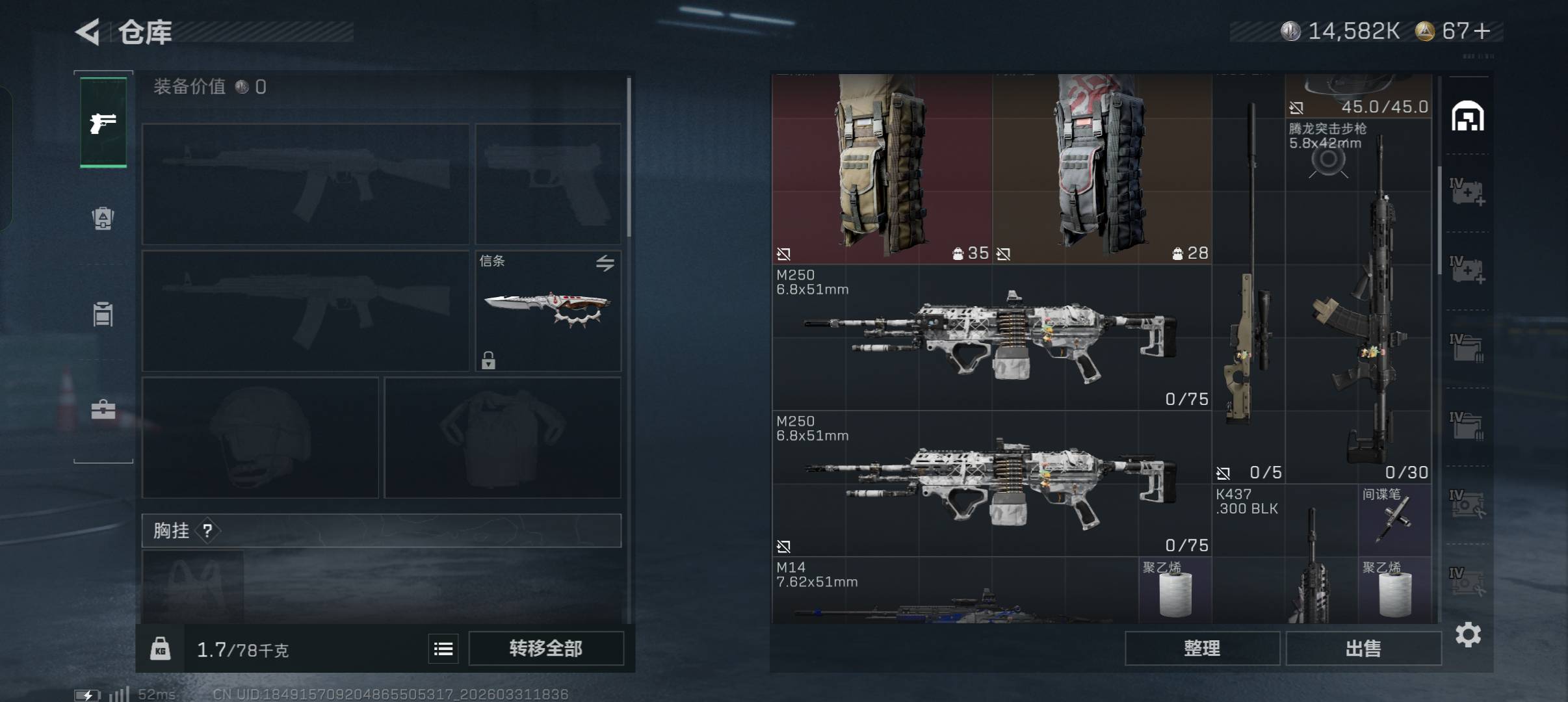Select the 信条 knife melee slot
This screenshot has width=1568, height=702.
pos(547,310)
